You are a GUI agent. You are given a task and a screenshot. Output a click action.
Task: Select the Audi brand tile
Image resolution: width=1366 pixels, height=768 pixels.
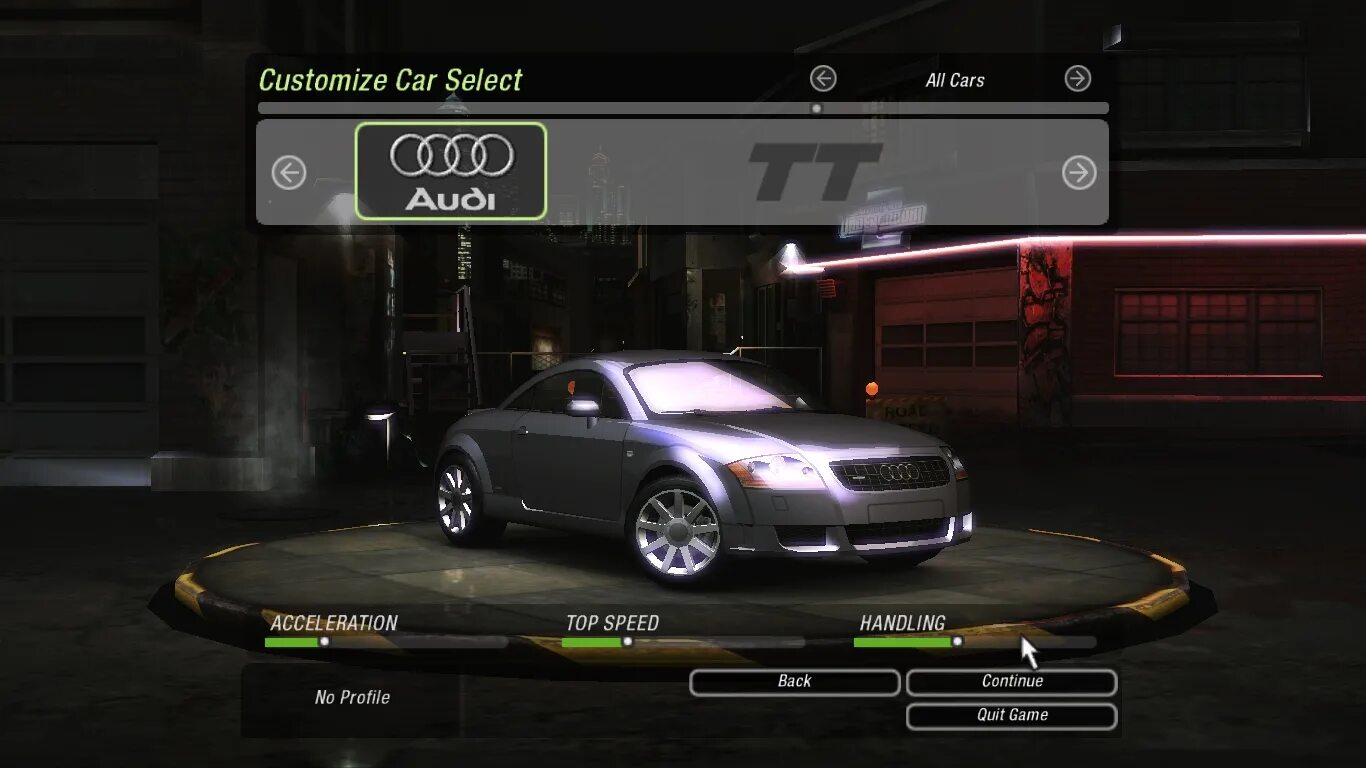point(451,171)
